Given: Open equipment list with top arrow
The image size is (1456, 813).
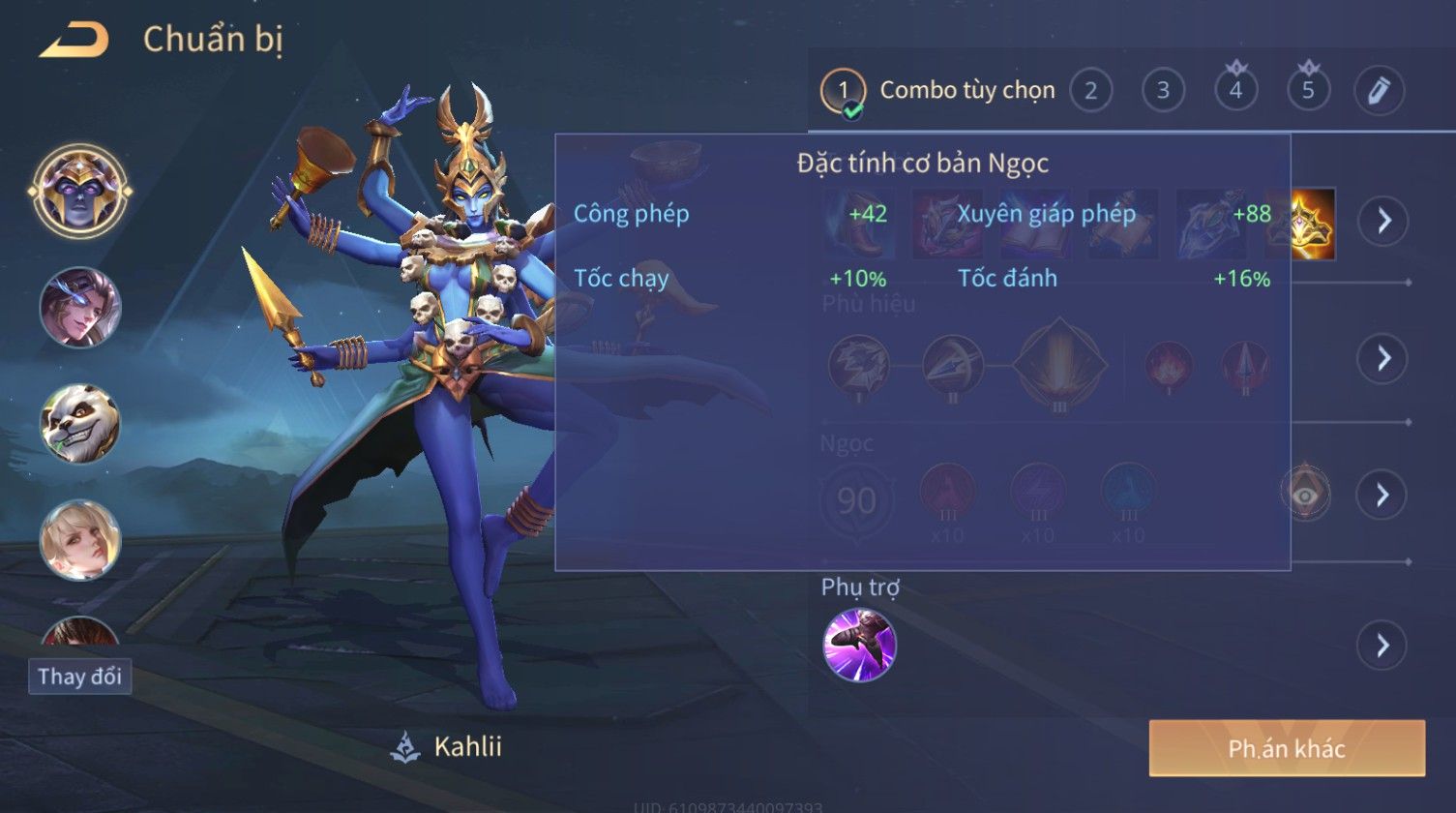Looking at the screenshot, I should tap(1382, 221).
